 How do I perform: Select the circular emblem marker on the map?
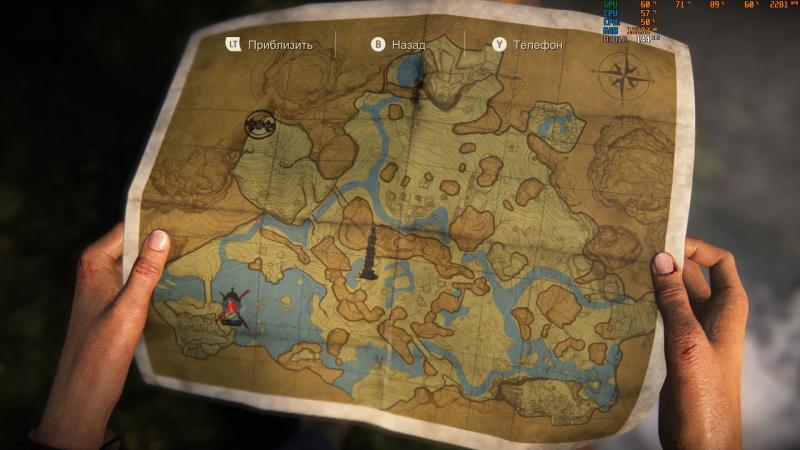(260, 124)
